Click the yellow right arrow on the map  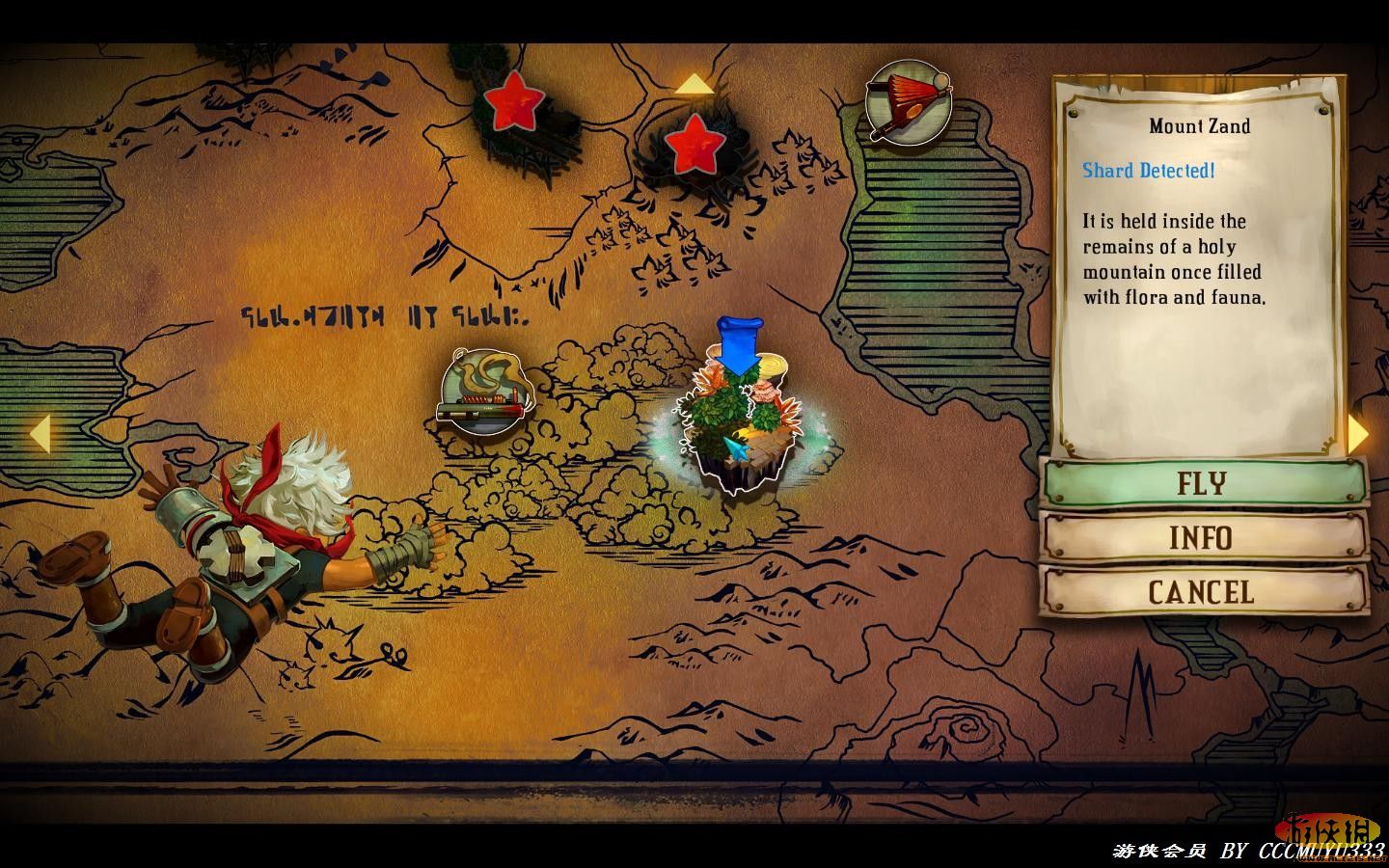tap(1358, 434)
